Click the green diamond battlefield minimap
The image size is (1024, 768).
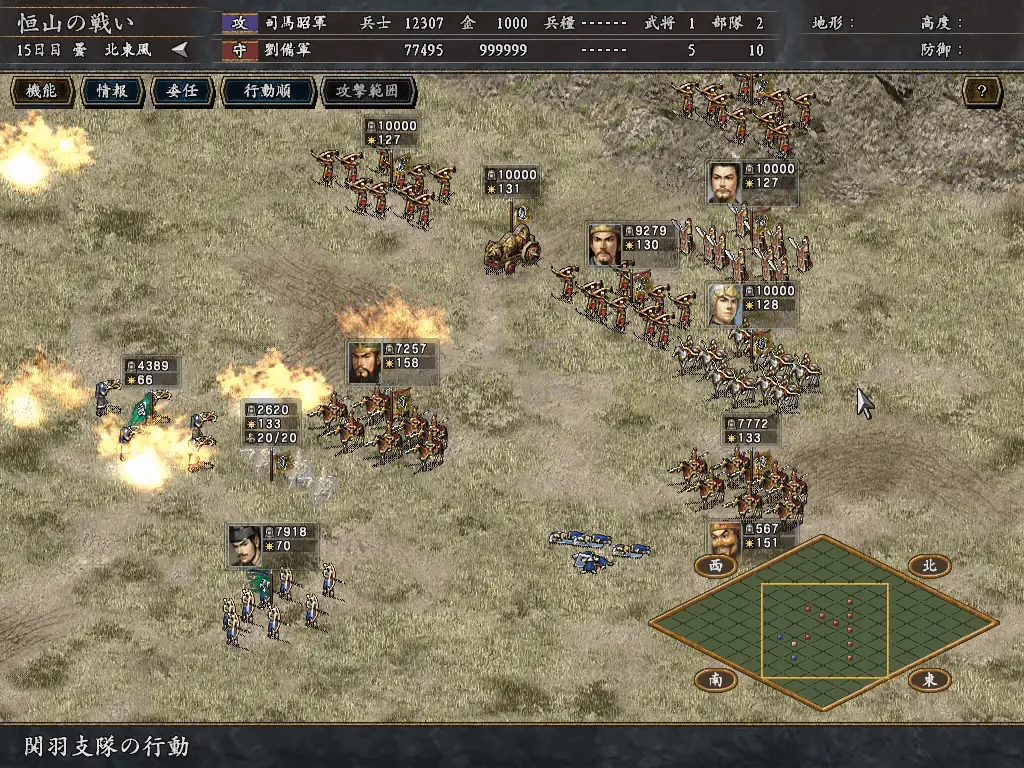click(824, 622)
